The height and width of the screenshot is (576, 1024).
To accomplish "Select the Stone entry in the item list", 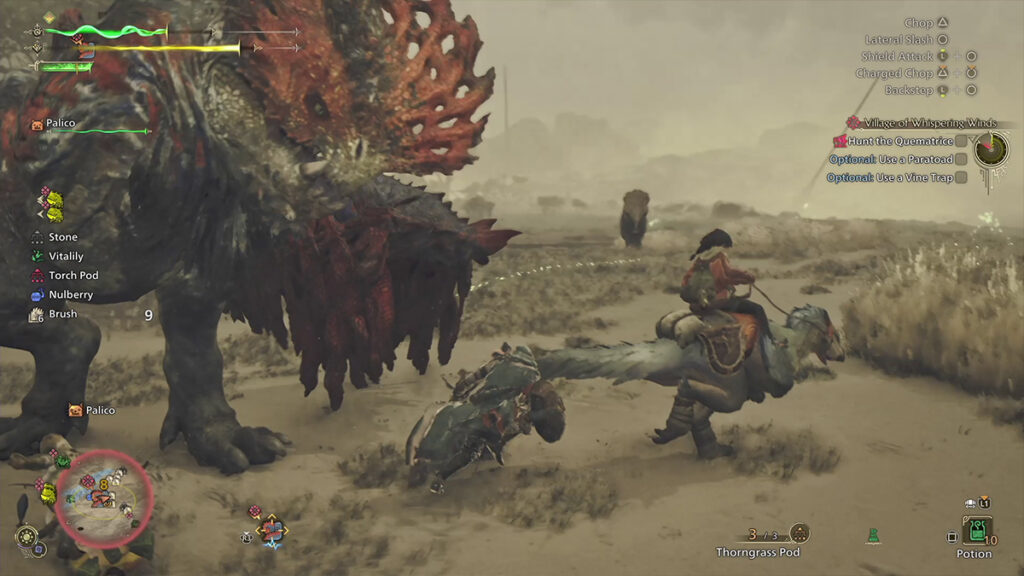I will click(x=62, y=238).
